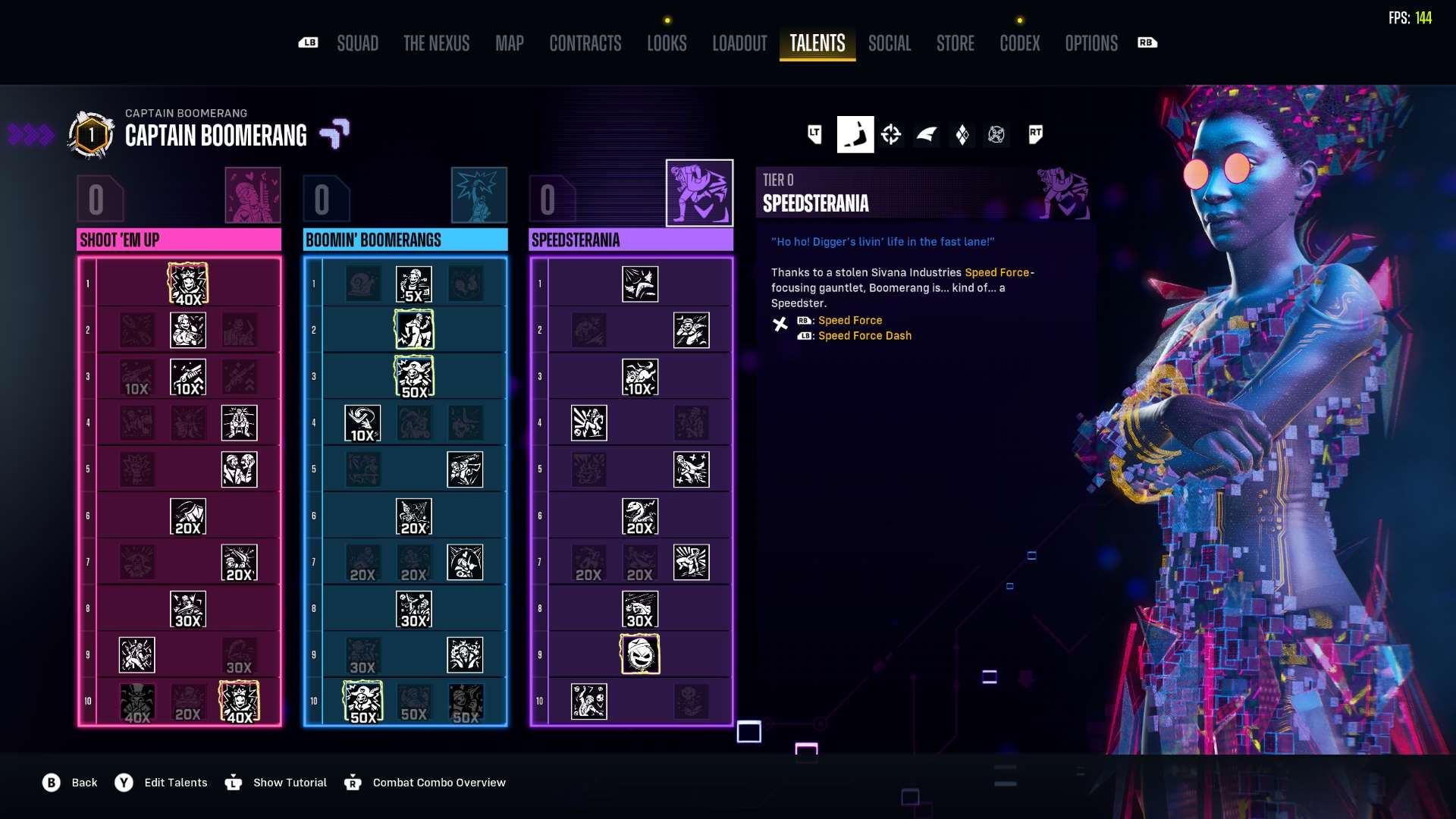Show the Codex tab
Screen dimensions: 1456x819
tap(1019, 43)
